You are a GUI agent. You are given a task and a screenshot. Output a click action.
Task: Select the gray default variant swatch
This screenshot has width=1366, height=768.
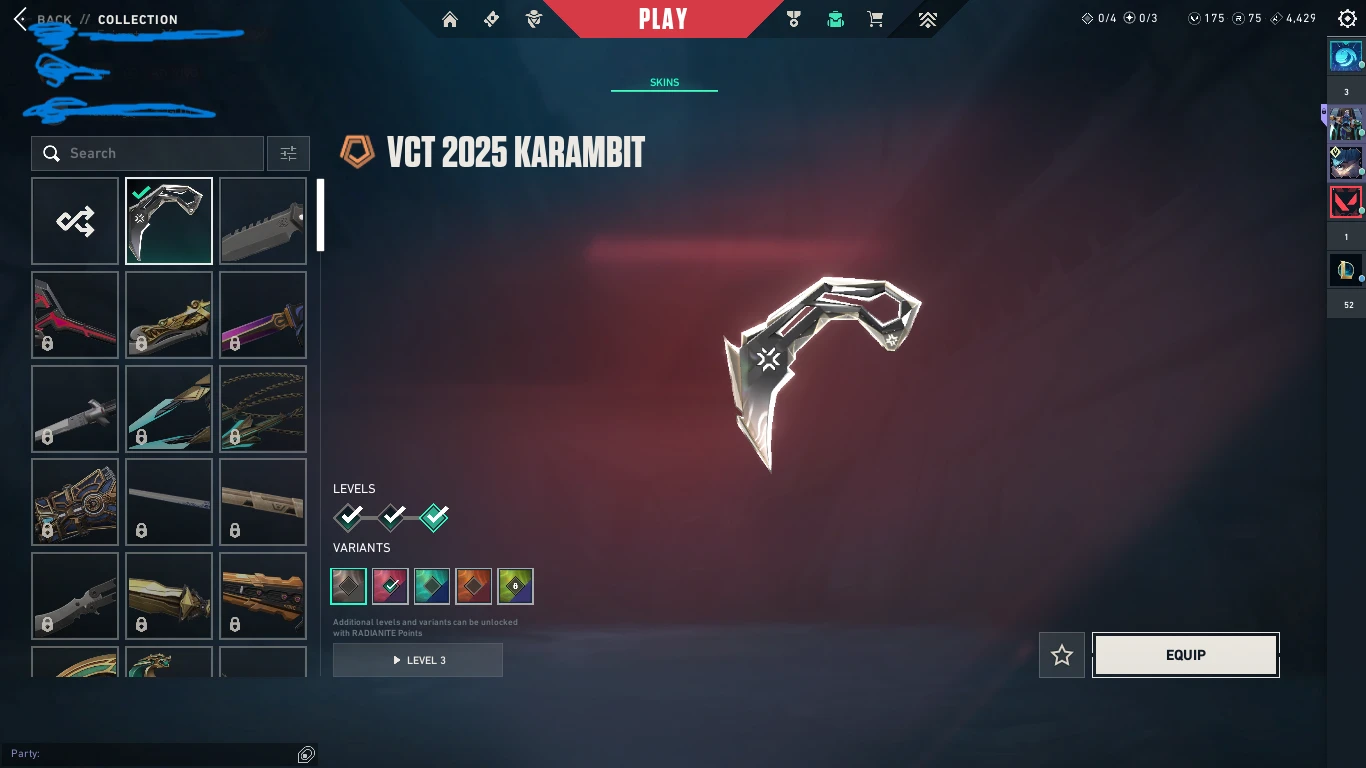coord(349,586)
